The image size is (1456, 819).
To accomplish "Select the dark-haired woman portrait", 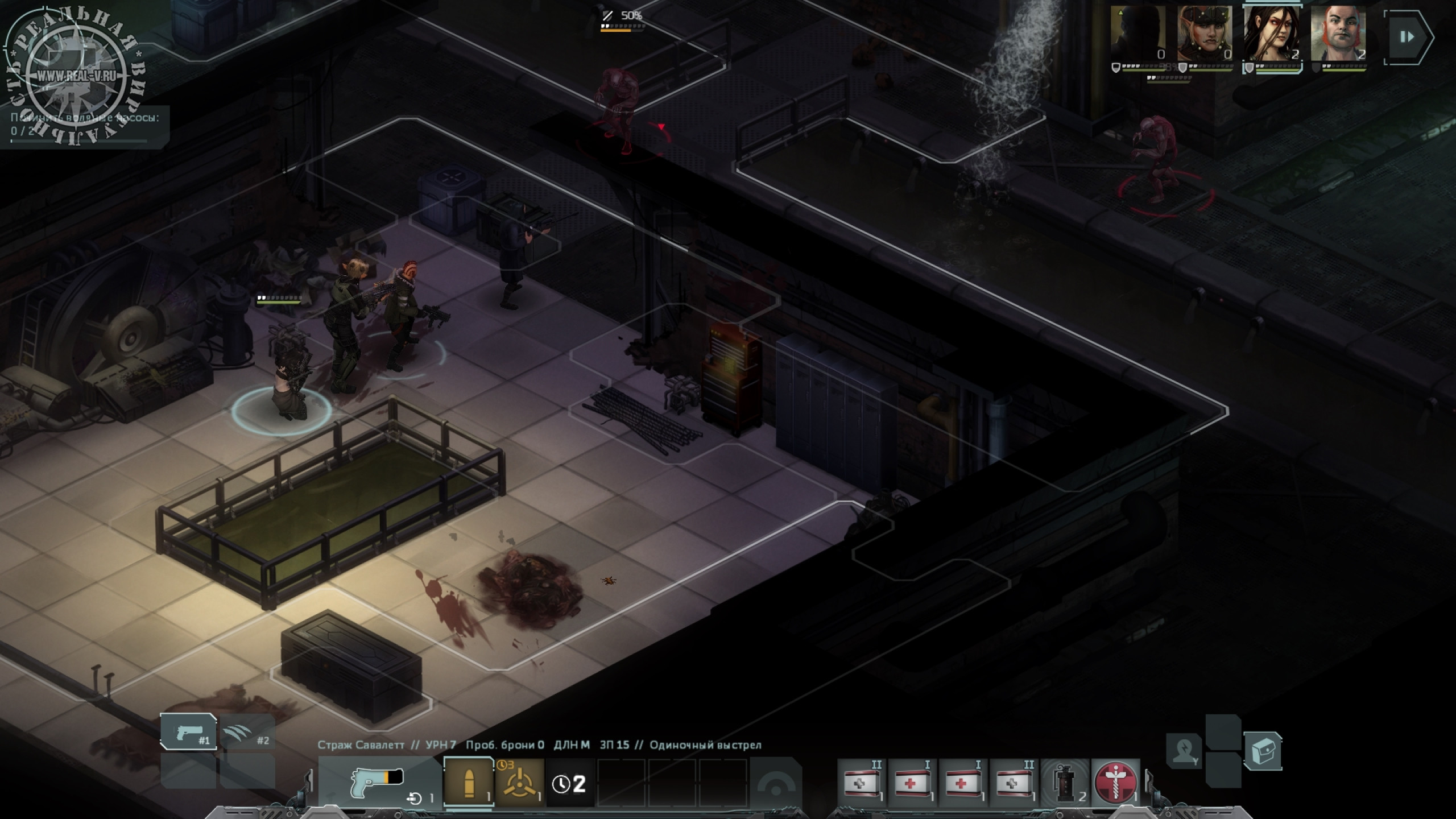I will (x=1272, y=34).
